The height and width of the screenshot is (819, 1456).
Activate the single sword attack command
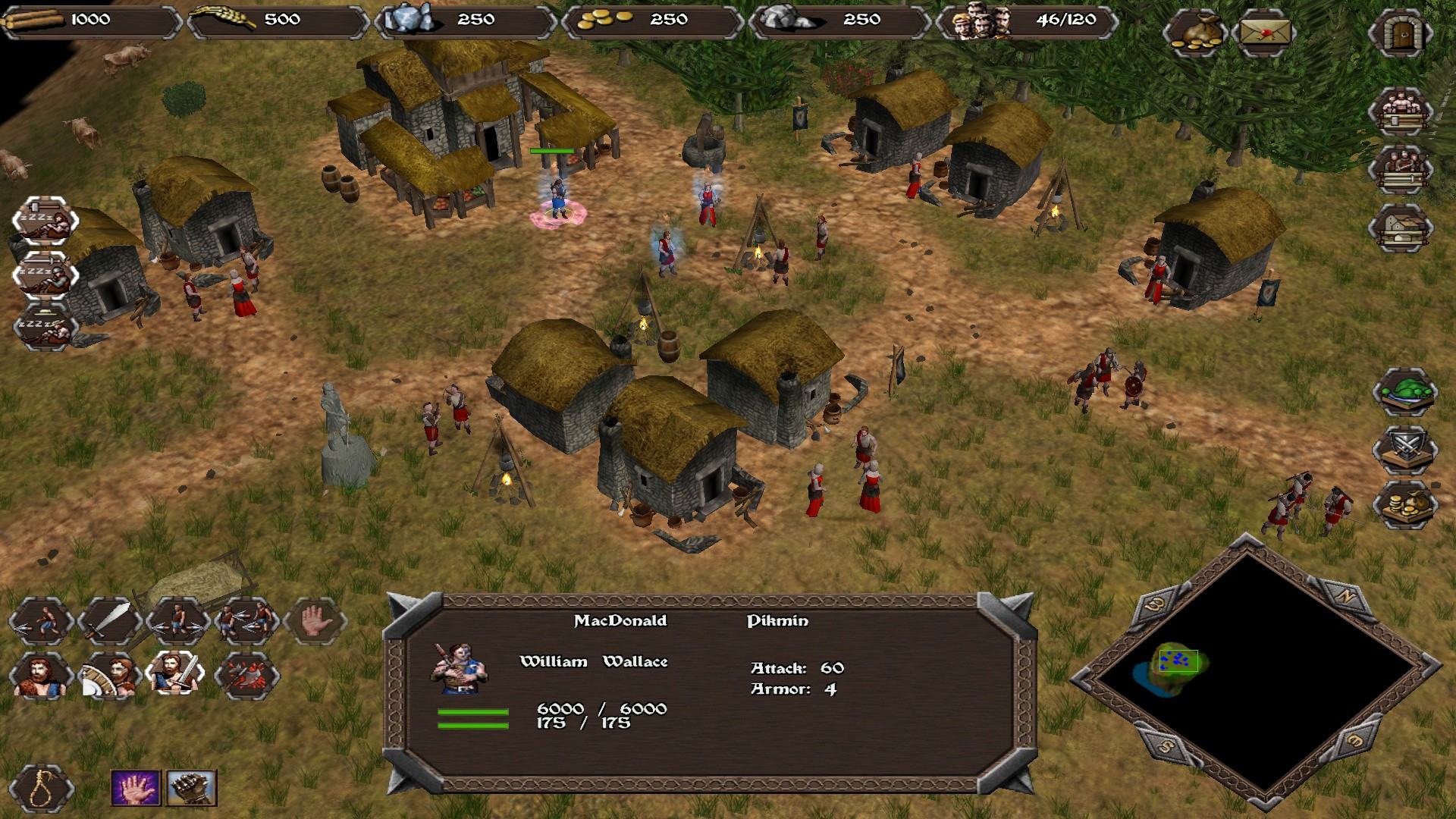pos(109,621)
